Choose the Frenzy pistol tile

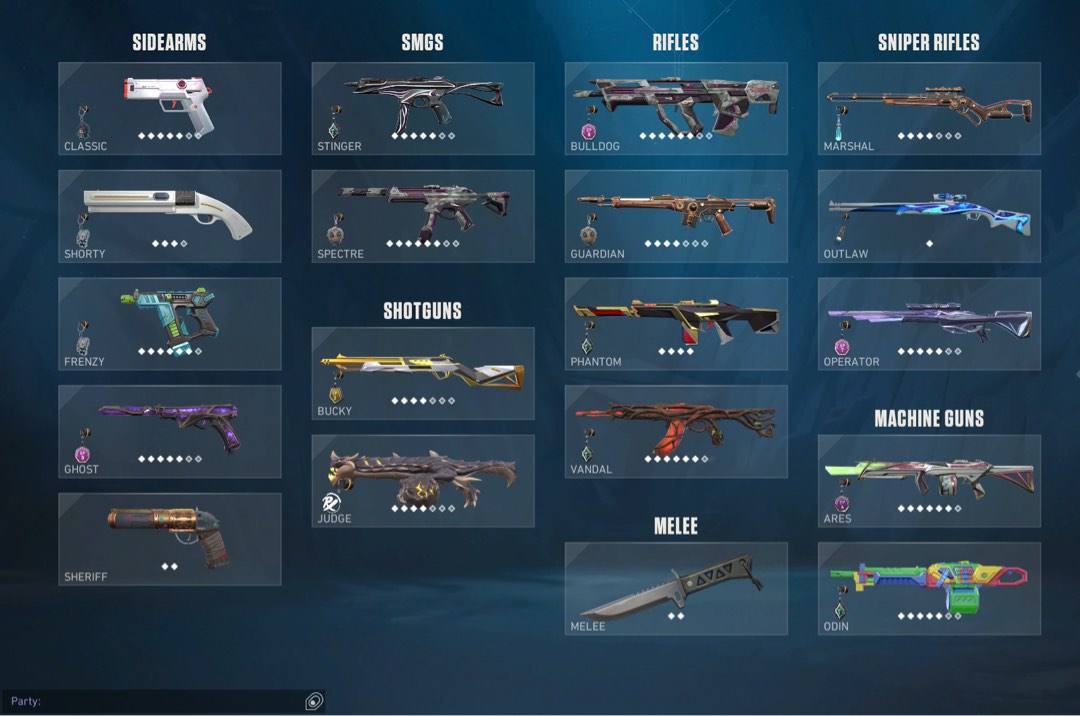pos(169,324)
